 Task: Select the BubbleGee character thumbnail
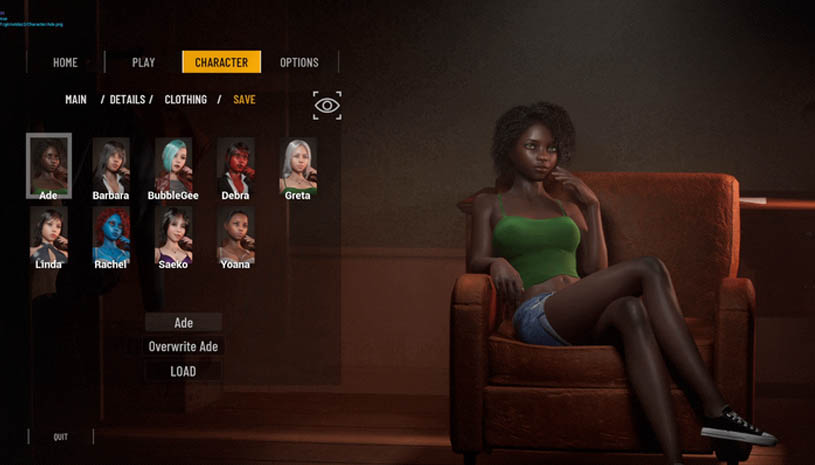(x=173, y=165)
